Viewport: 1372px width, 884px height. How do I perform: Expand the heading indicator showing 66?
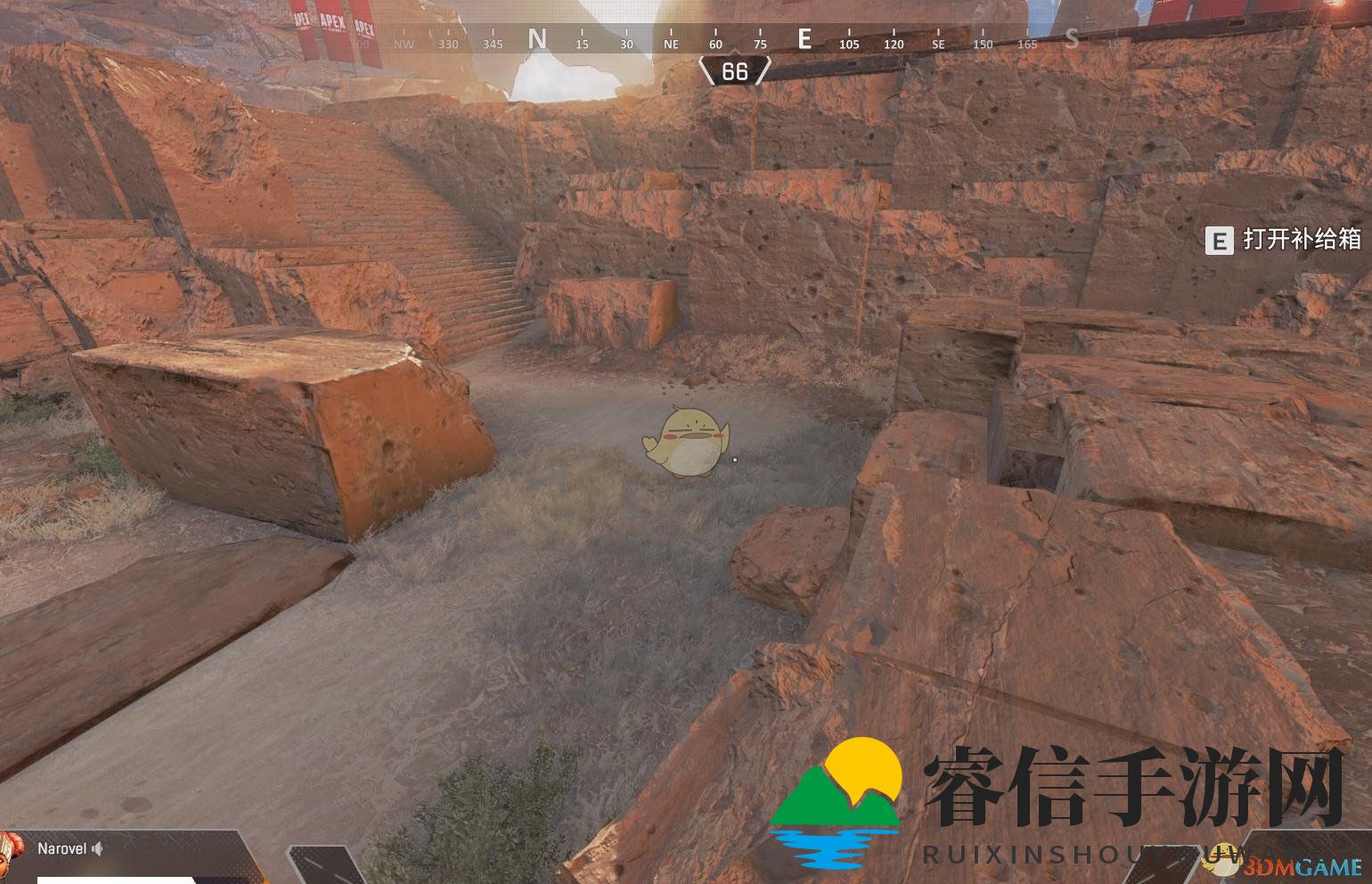pos(736,70)
